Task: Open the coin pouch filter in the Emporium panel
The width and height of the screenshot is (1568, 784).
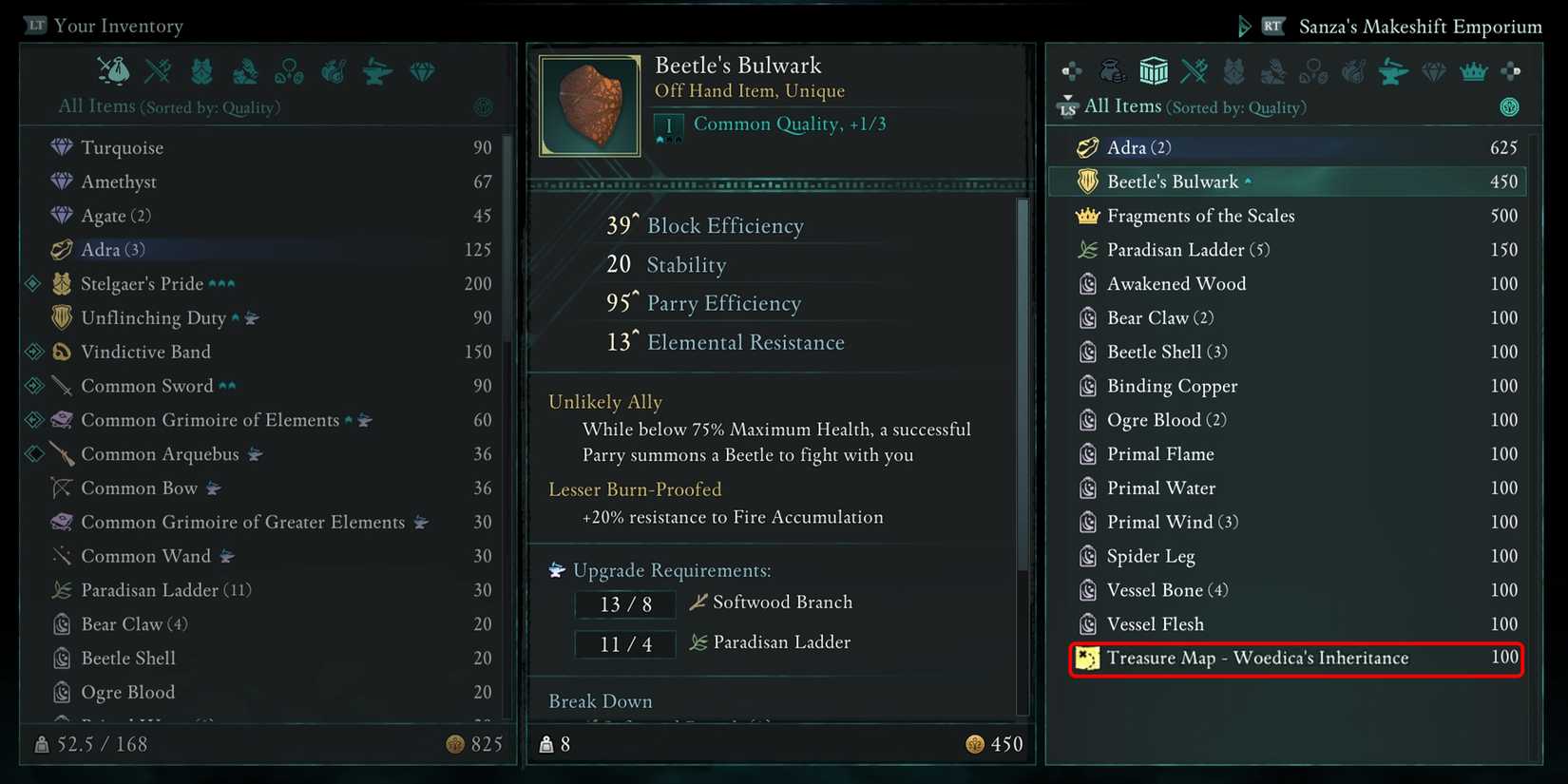Action: tap(1110, 70)
